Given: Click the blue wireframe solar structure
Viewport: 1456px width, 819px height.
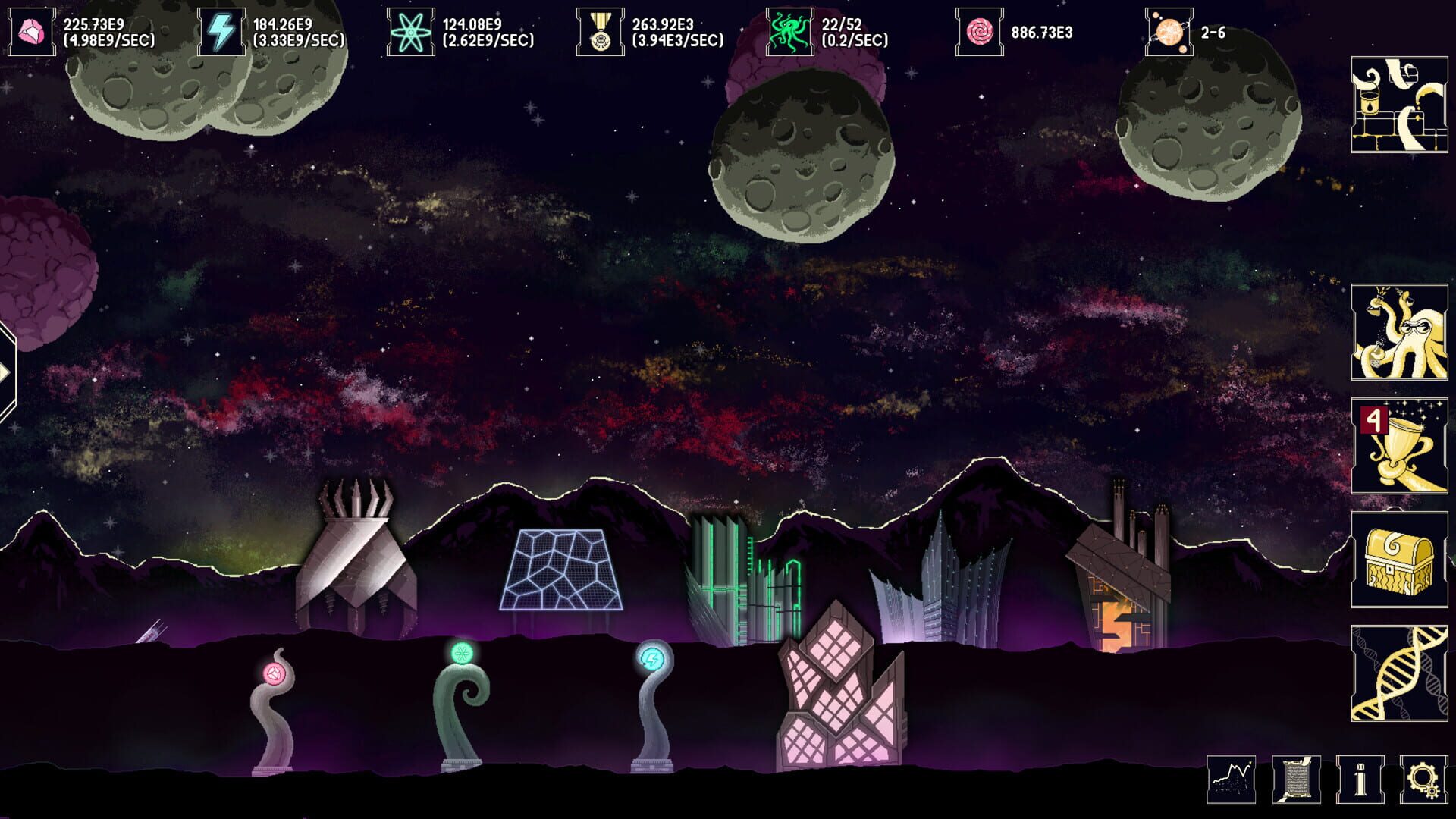Looking at the screenshot, I should 560,571.
